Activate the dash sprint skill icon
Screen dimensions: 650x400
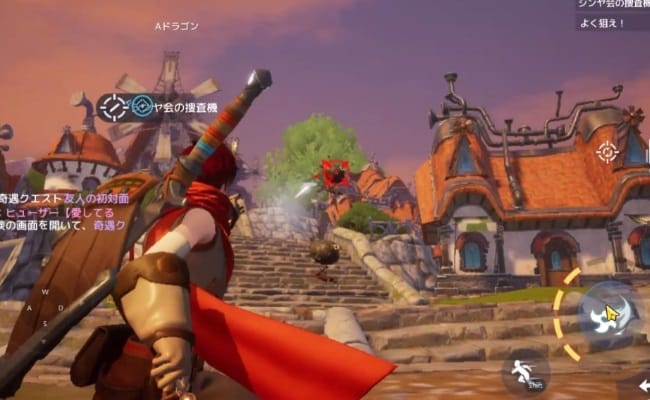click(x=523, y=372)
